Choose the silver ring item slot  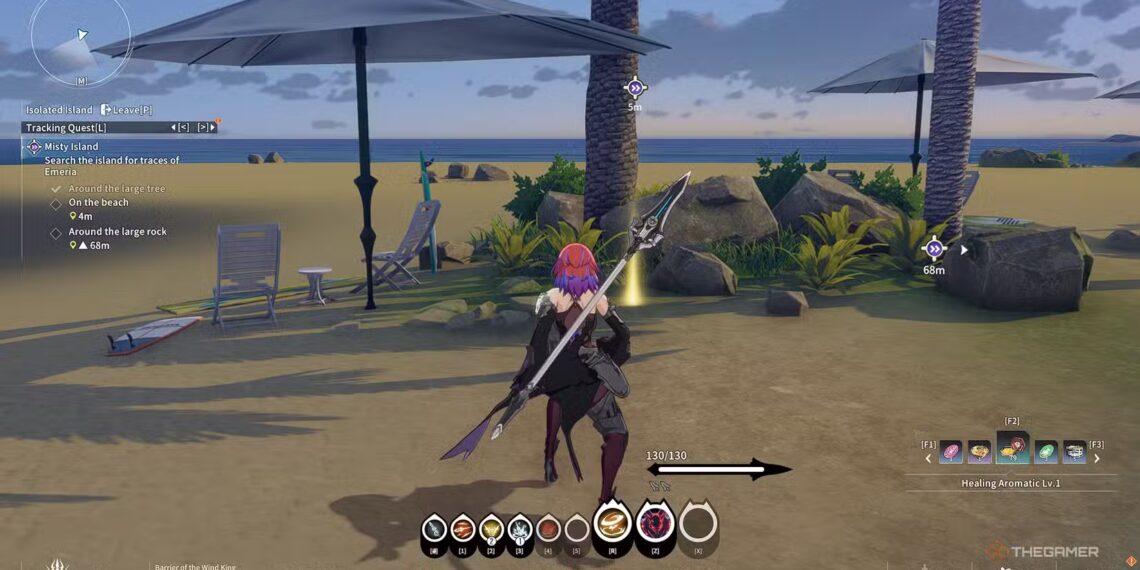(1075, 452)
